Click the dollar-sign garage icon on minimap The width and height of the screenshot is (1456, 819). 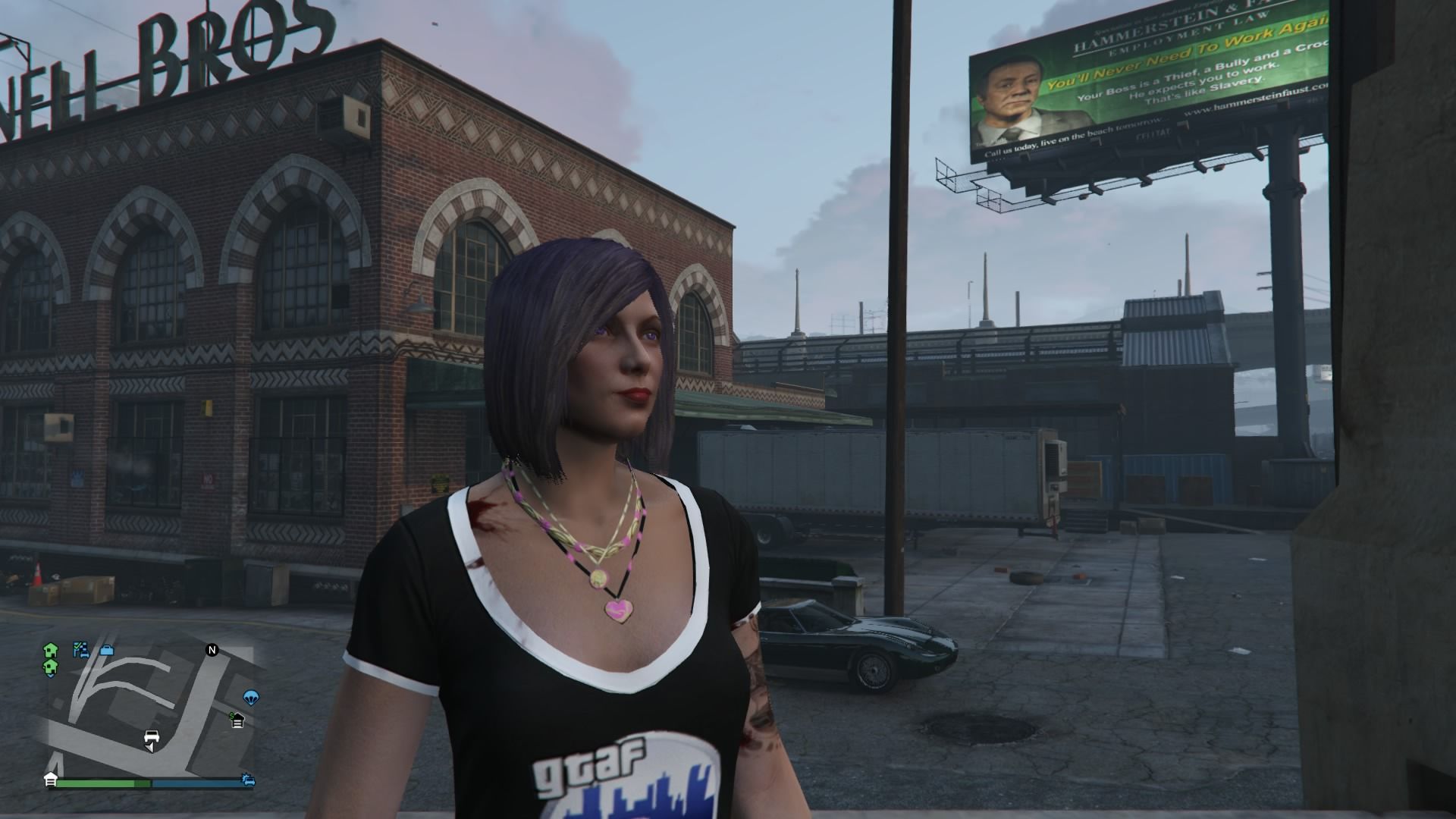pyautogui.click(x=237, y=719)
